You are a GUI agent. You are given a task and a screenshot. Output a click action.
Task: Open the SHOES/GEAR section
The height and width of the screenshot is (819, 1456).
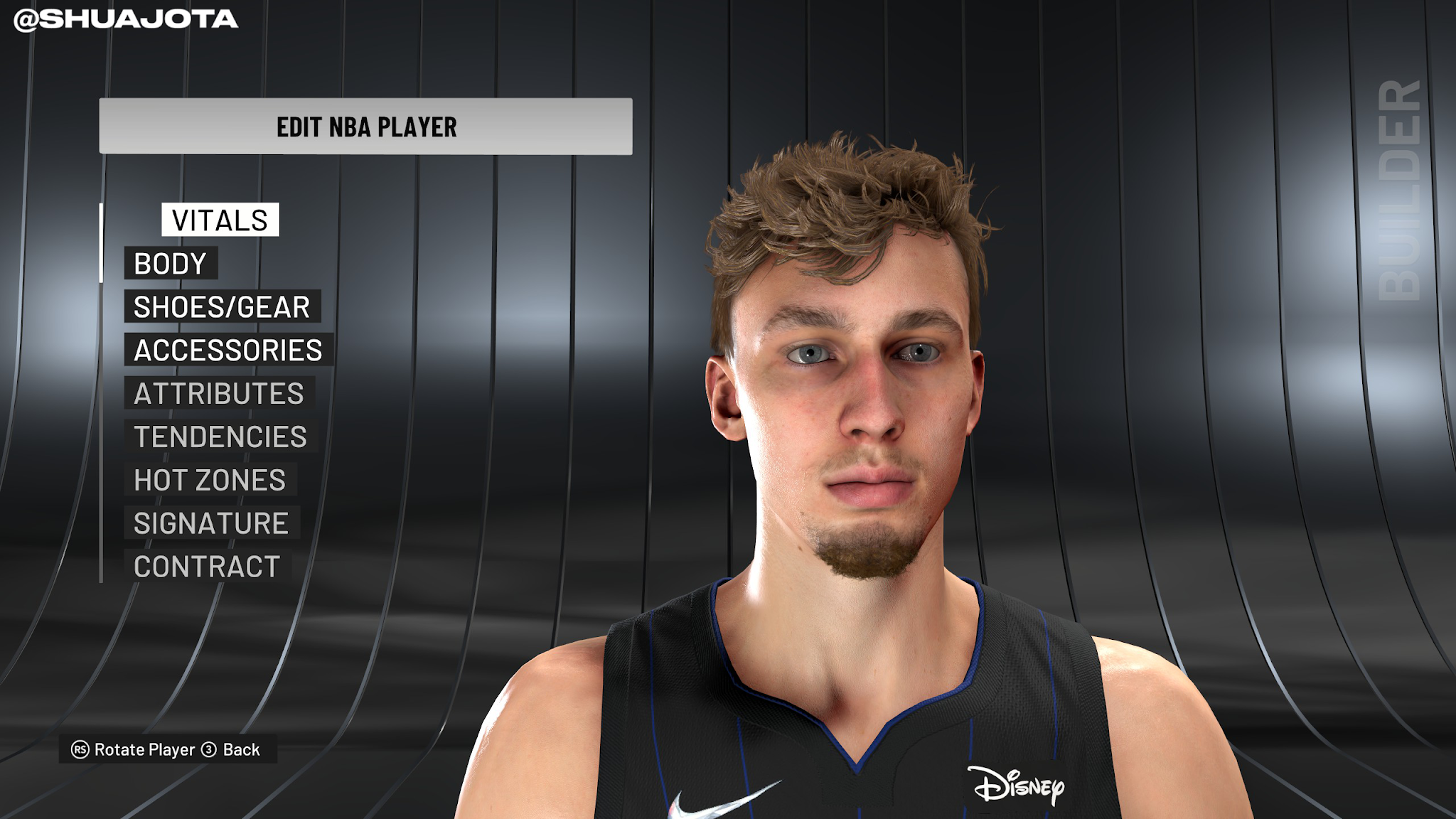(222, 307)
